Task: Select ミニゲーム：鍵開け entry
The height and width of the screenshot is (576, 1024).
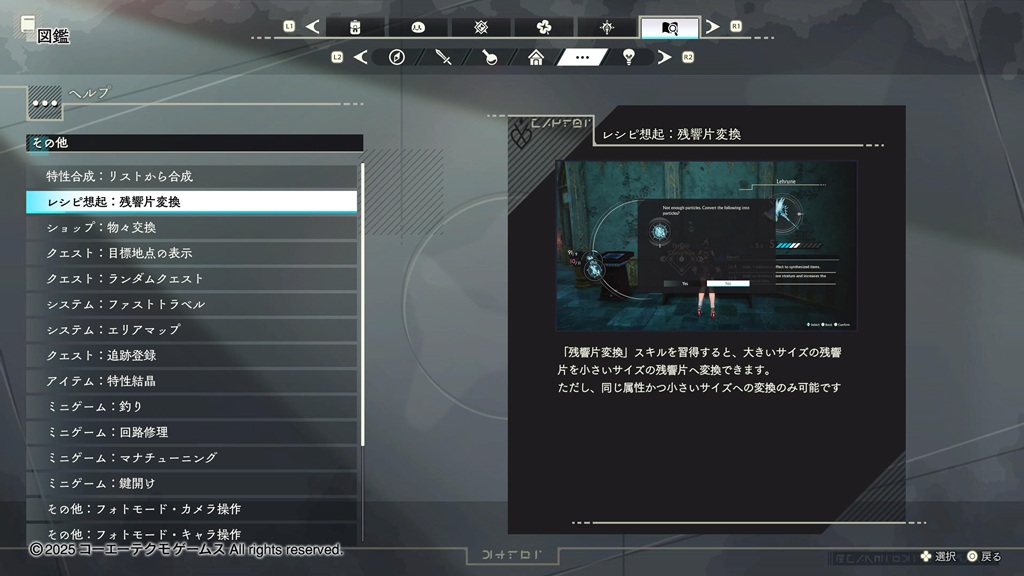Action: point(190,483)
